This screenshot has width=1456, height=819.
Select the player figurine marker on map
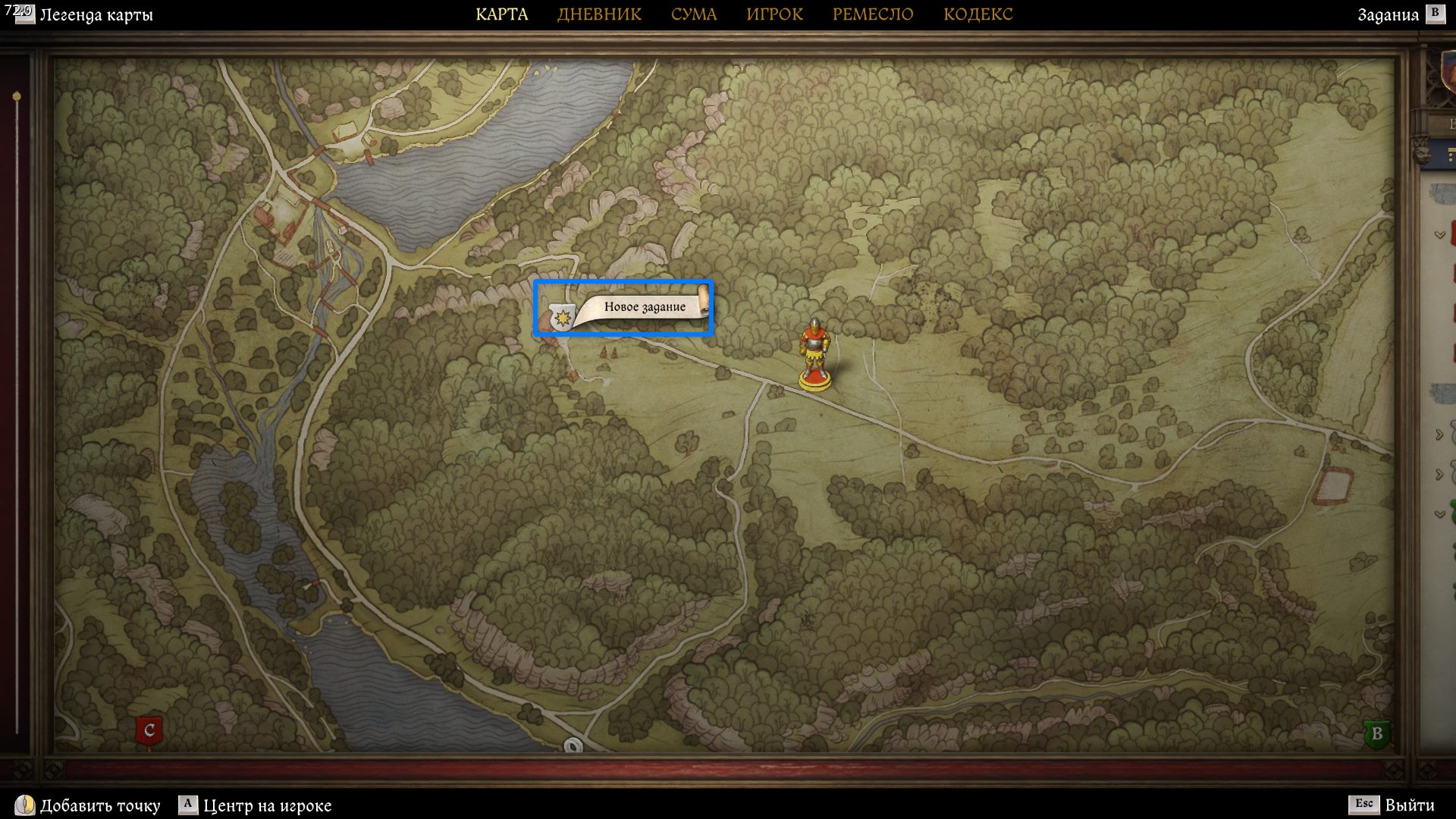click(814, 355)
